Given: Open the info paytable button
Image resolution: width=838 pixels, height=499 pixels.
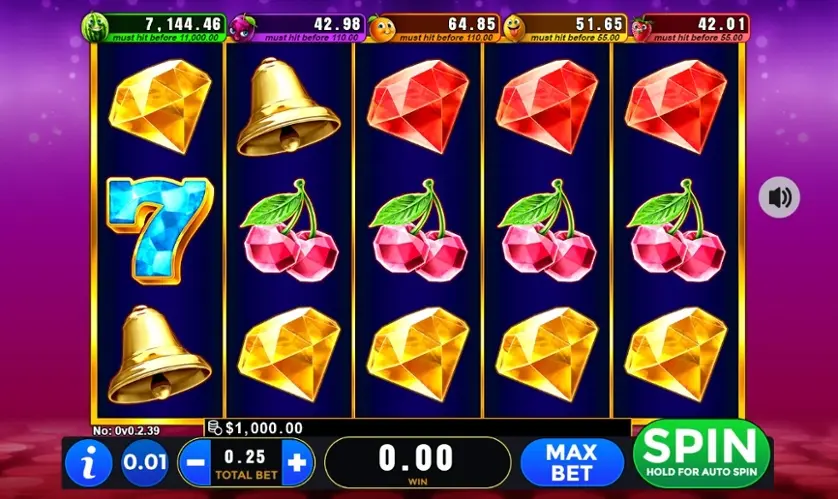Looking at the screenshot, I should [89, 463].
